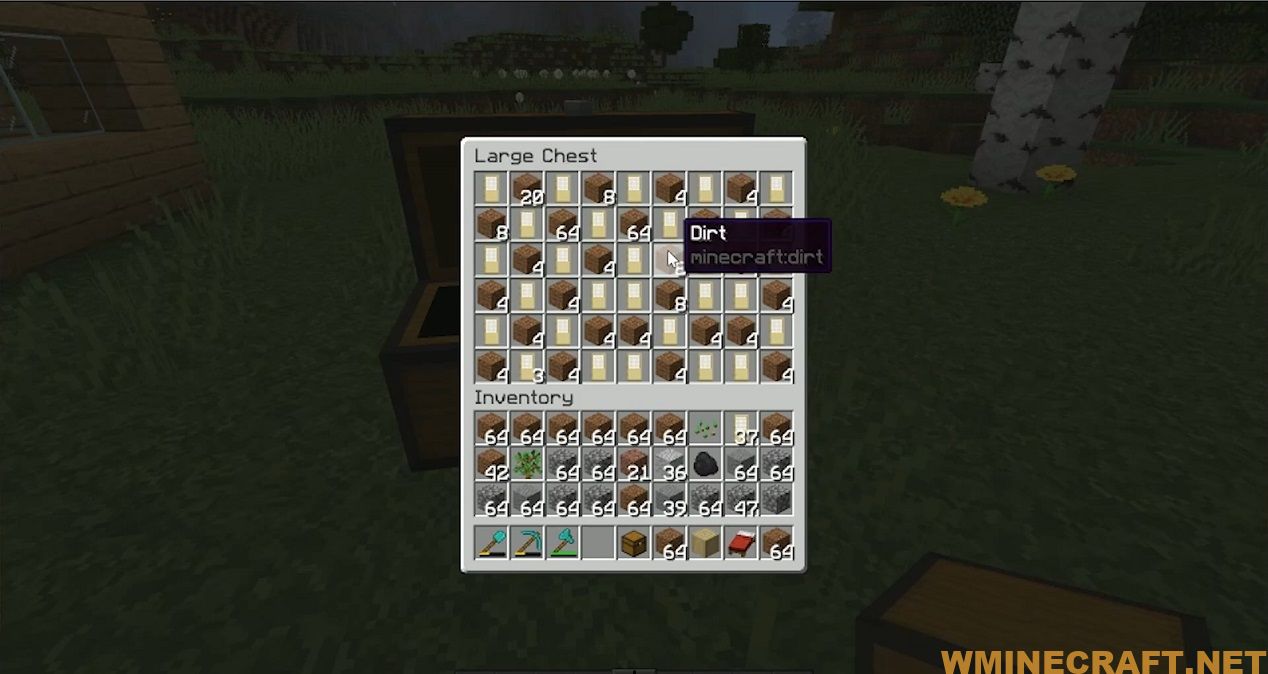
Task: Pick up the stack of 42 dirt
Action: [490, 464]
